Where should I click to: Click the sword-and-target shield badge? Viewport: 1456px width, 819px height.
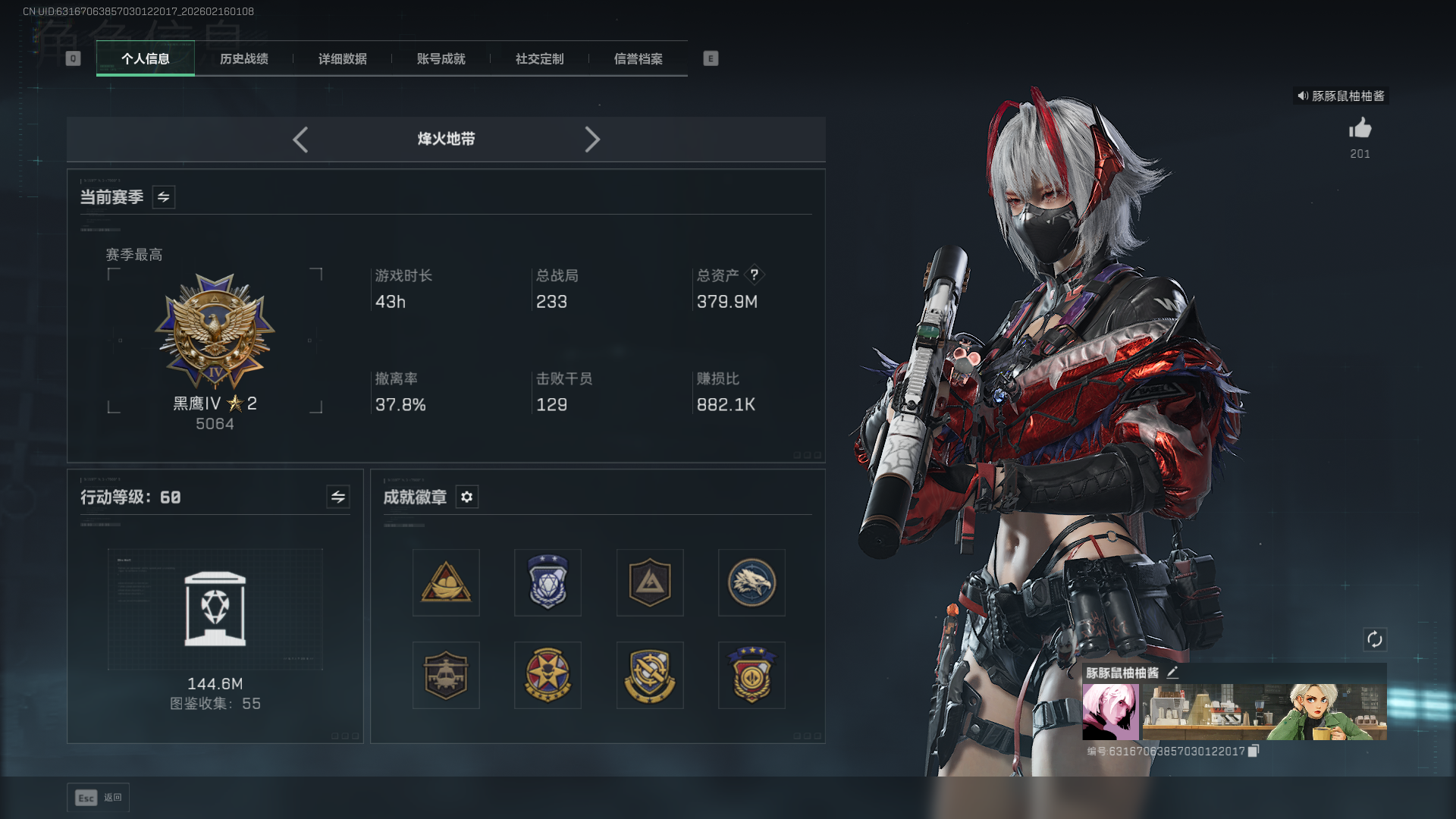point(649,675)
